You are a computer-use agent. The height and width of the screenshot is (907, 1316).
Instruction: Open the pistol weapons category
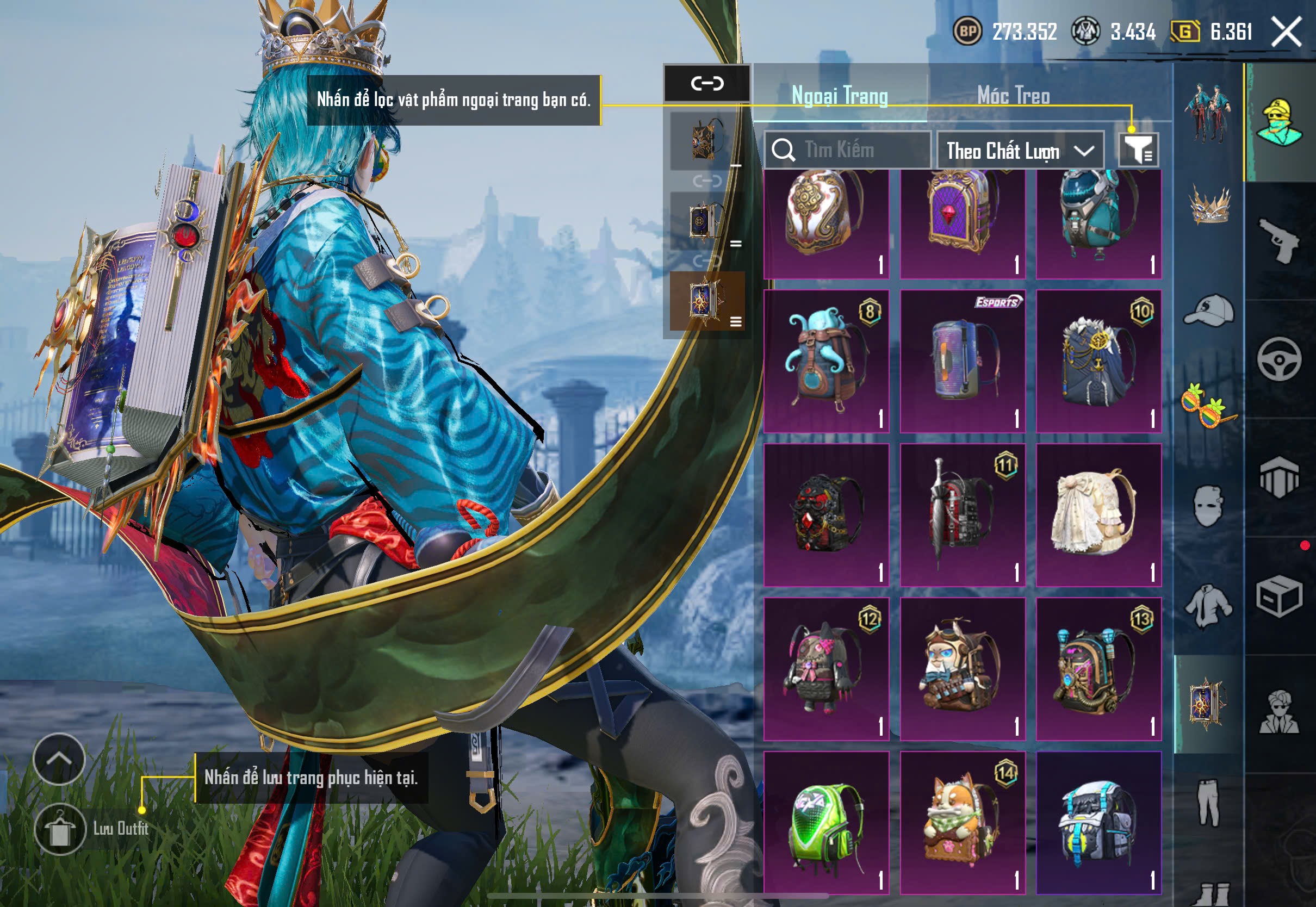pos(1279,240)
